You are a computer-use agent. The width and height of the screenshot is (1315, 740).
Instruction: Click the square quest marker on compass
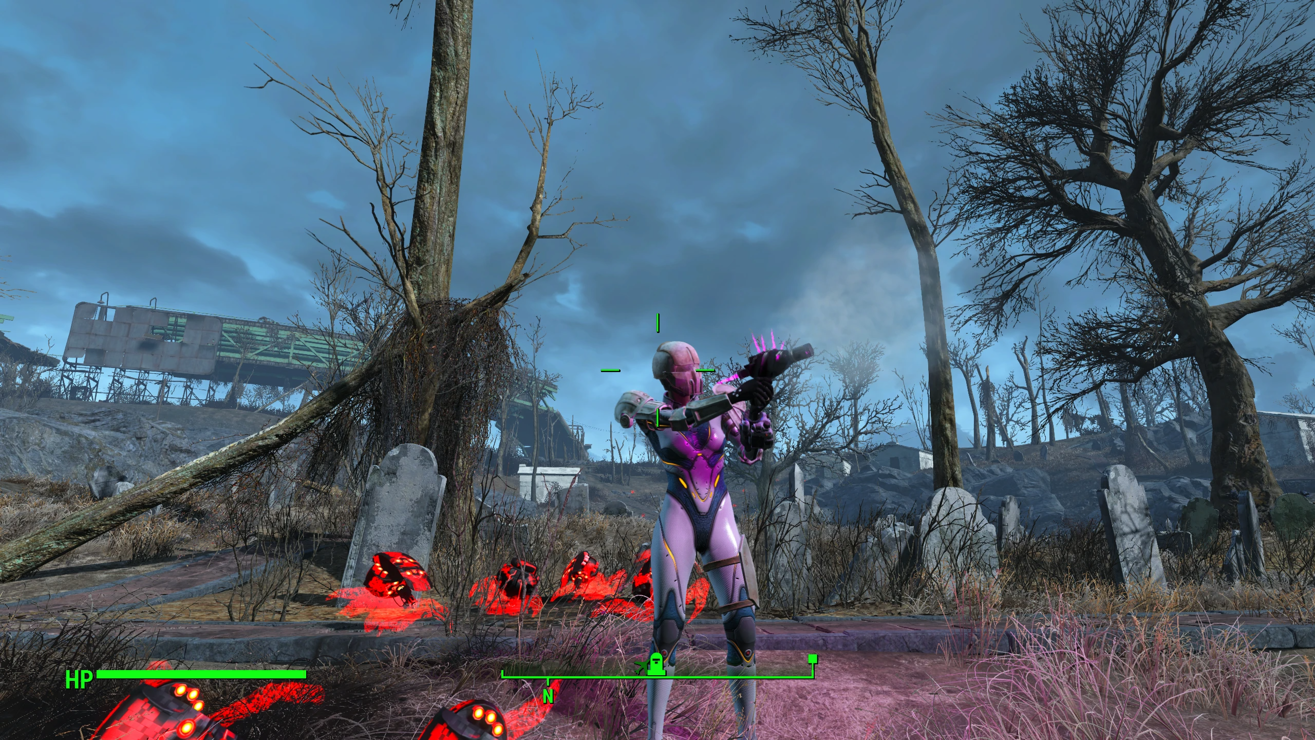pos(813,659)
